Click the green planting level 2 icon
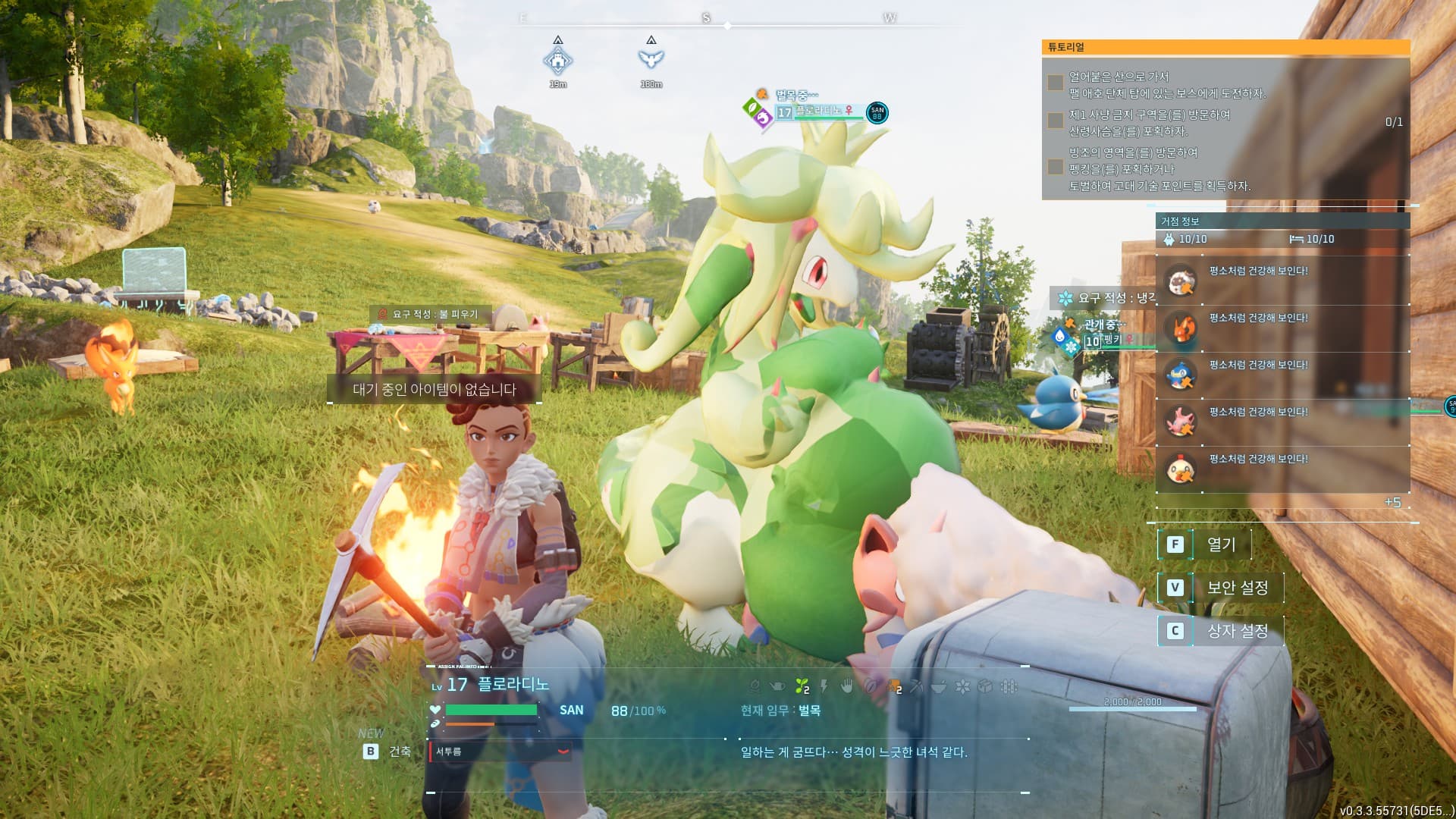The height and width of the screenshot is (819, 1456). 802,687
